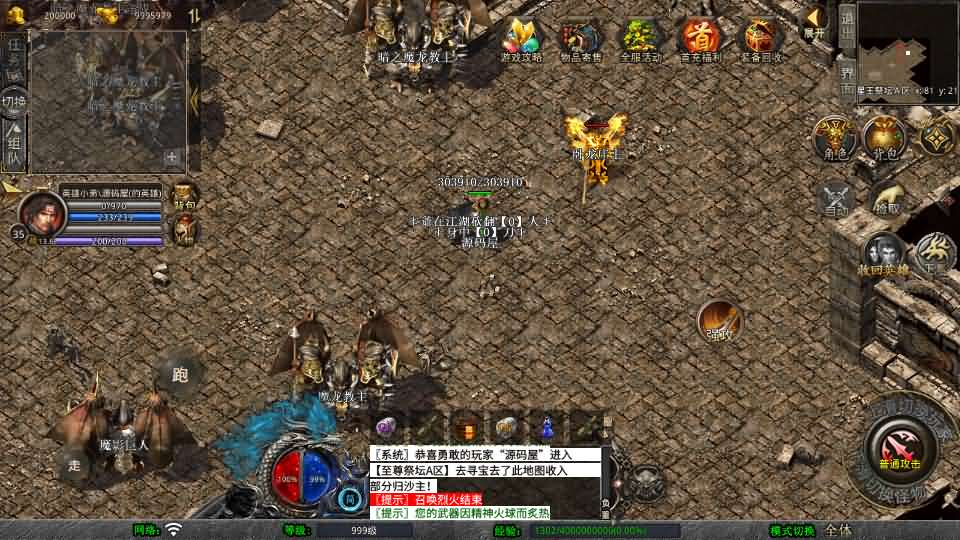The image size is (960, 540).
Task: Open the 全服活动 server events icon
Action: tap(640, 38)
